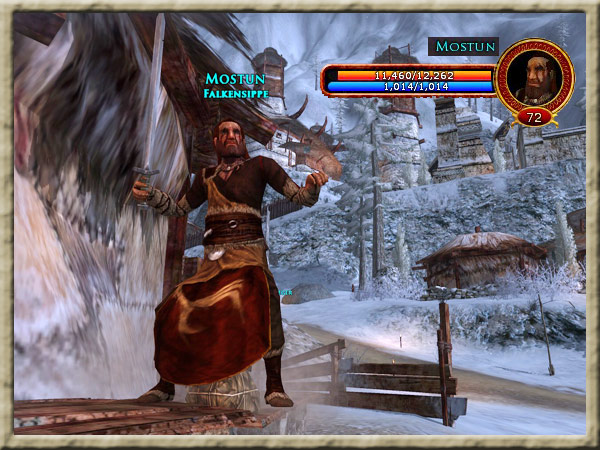Screen dimensions: 600x450
Task: Click the Mostun name label above the vitals frame
Action: [463, 47]
